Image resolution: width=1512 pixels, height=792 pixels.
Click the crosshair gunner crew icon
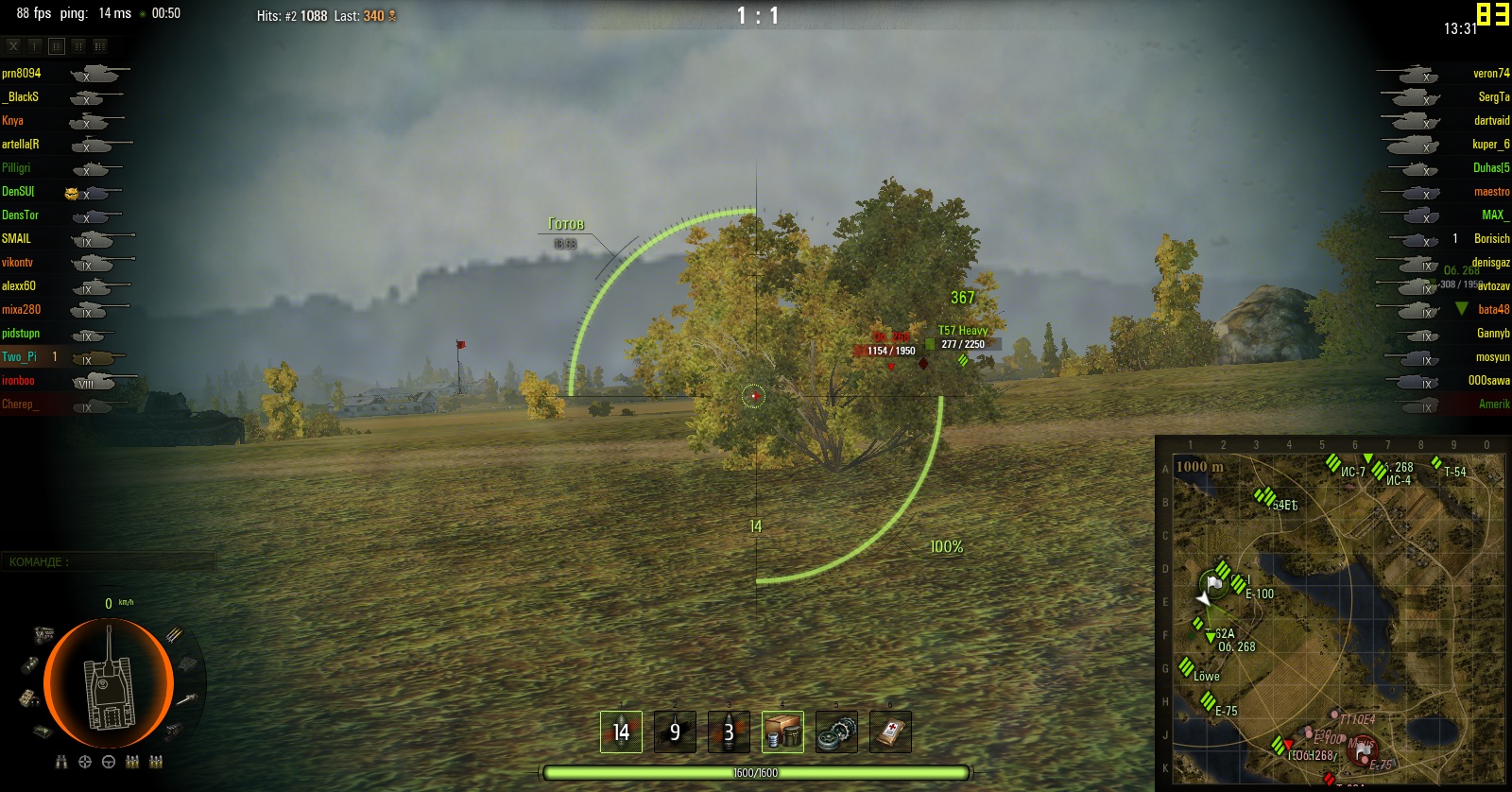click(x=85, y=762)
